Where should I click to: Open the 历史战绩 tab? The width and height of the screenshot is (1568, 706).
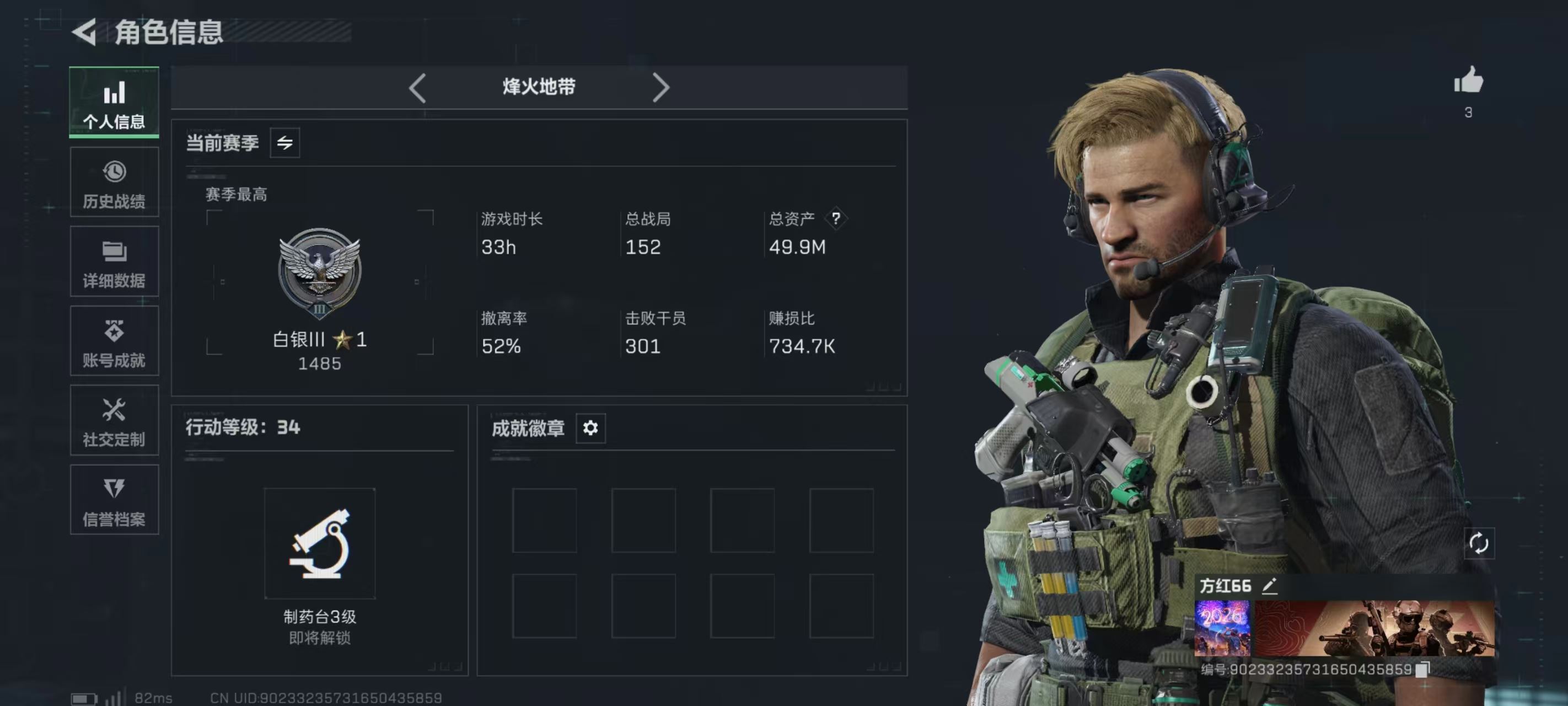click(x=114, y=182)
